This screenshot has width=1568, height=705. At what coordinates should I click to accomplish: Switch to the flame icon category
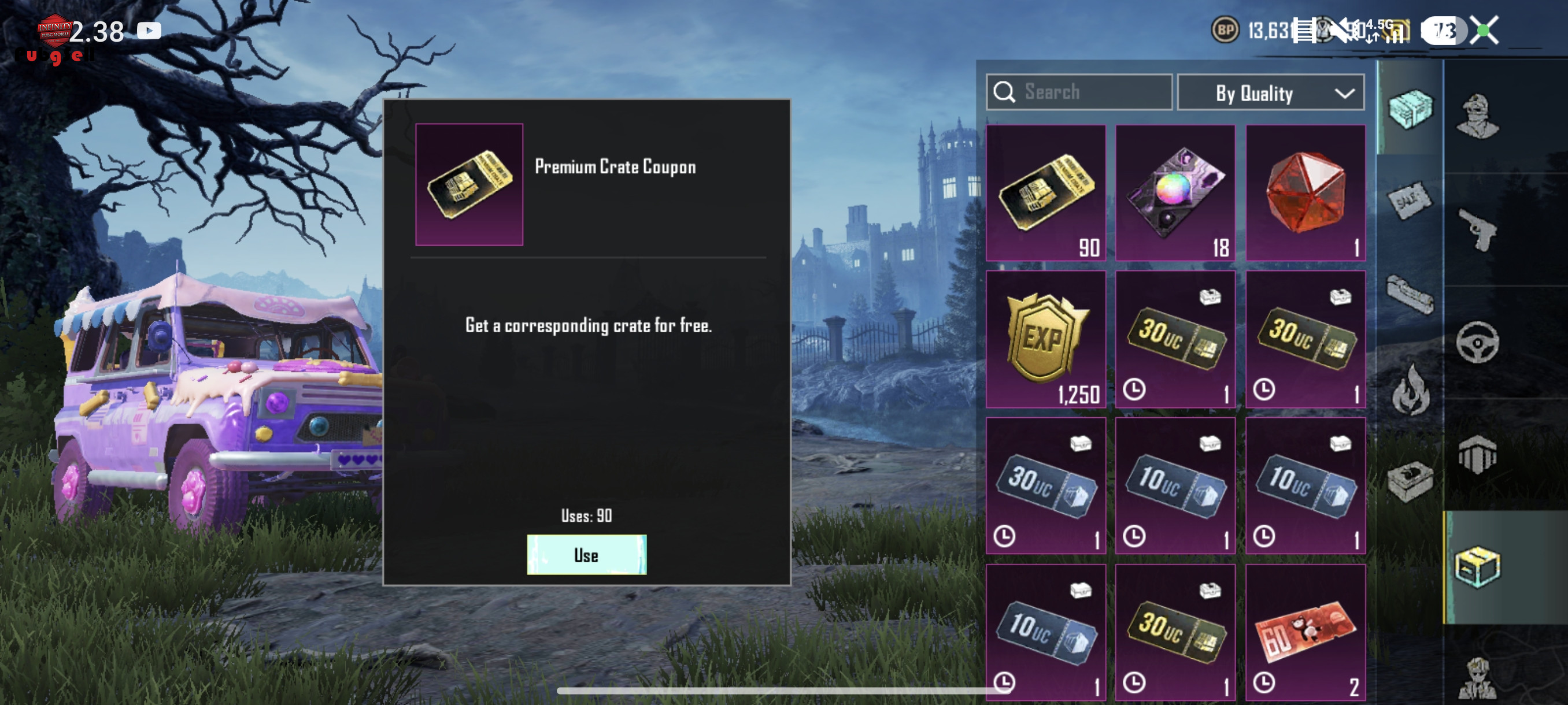point(1410,391)
